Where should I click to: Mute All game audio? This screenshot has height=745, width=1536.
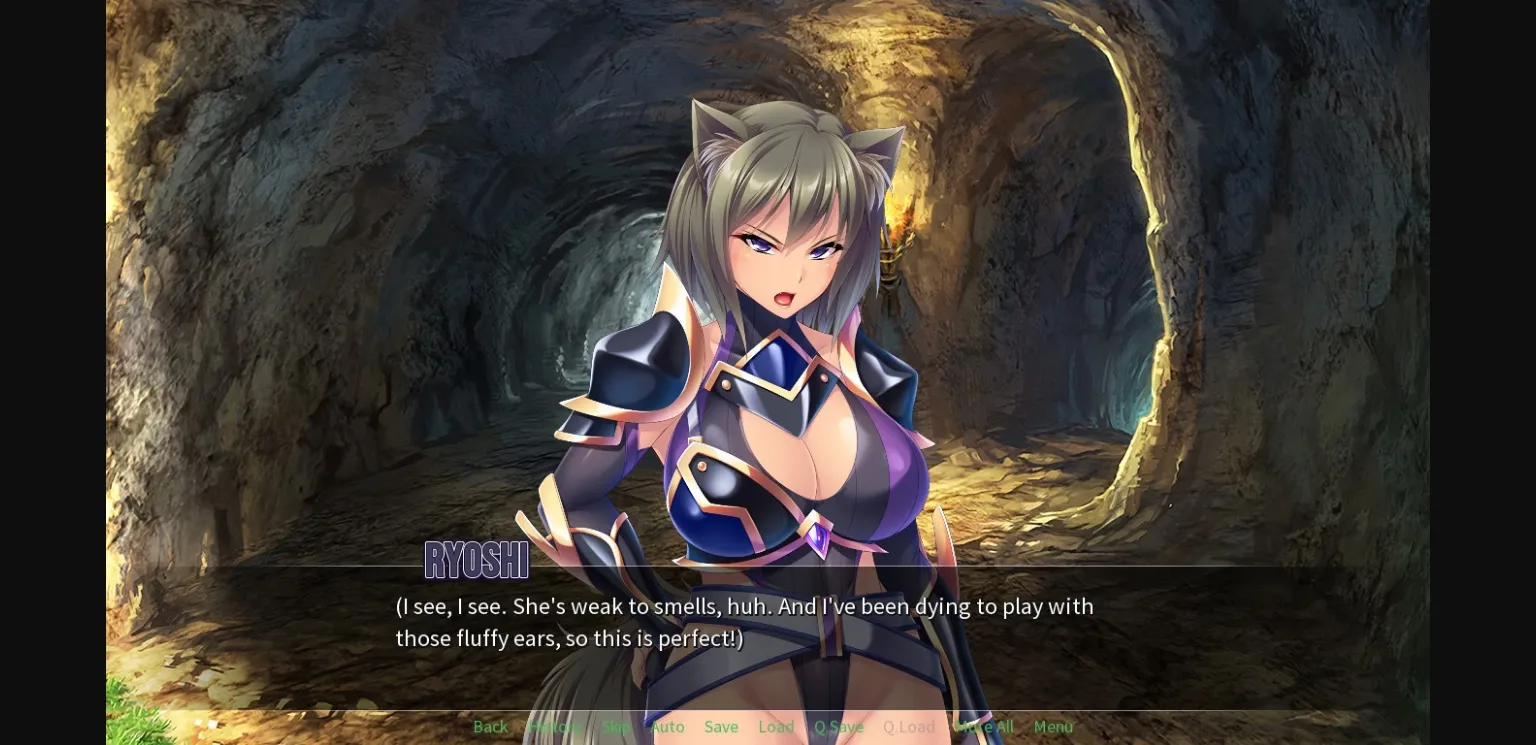pyautogui.click(x=984, y=727)
